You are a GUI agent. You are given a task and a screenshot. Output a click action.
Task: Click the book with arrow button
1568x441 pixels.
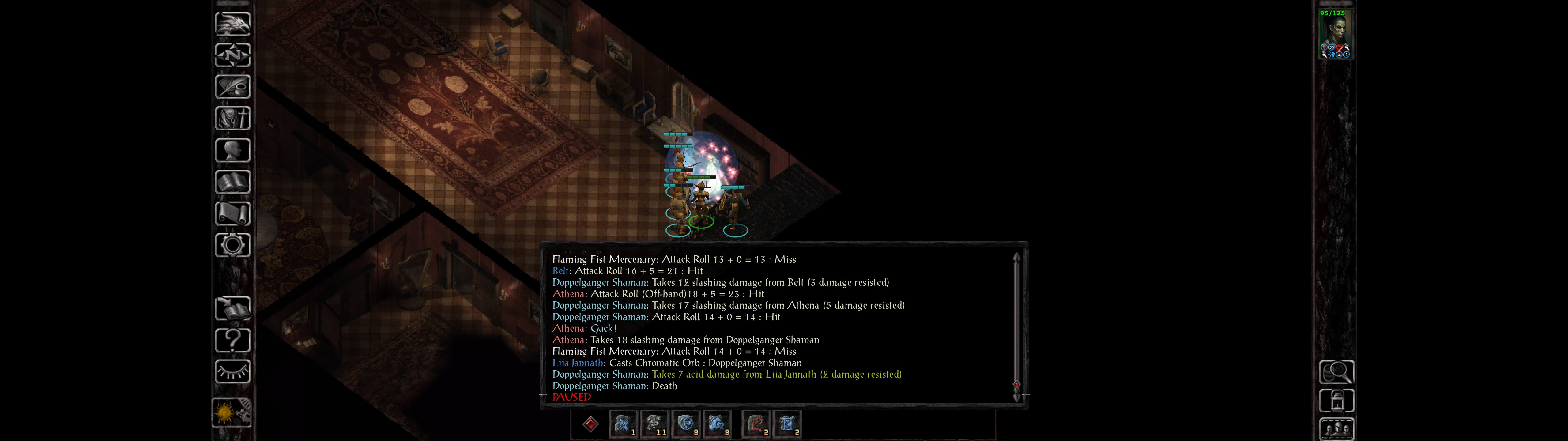pos(232,309)
